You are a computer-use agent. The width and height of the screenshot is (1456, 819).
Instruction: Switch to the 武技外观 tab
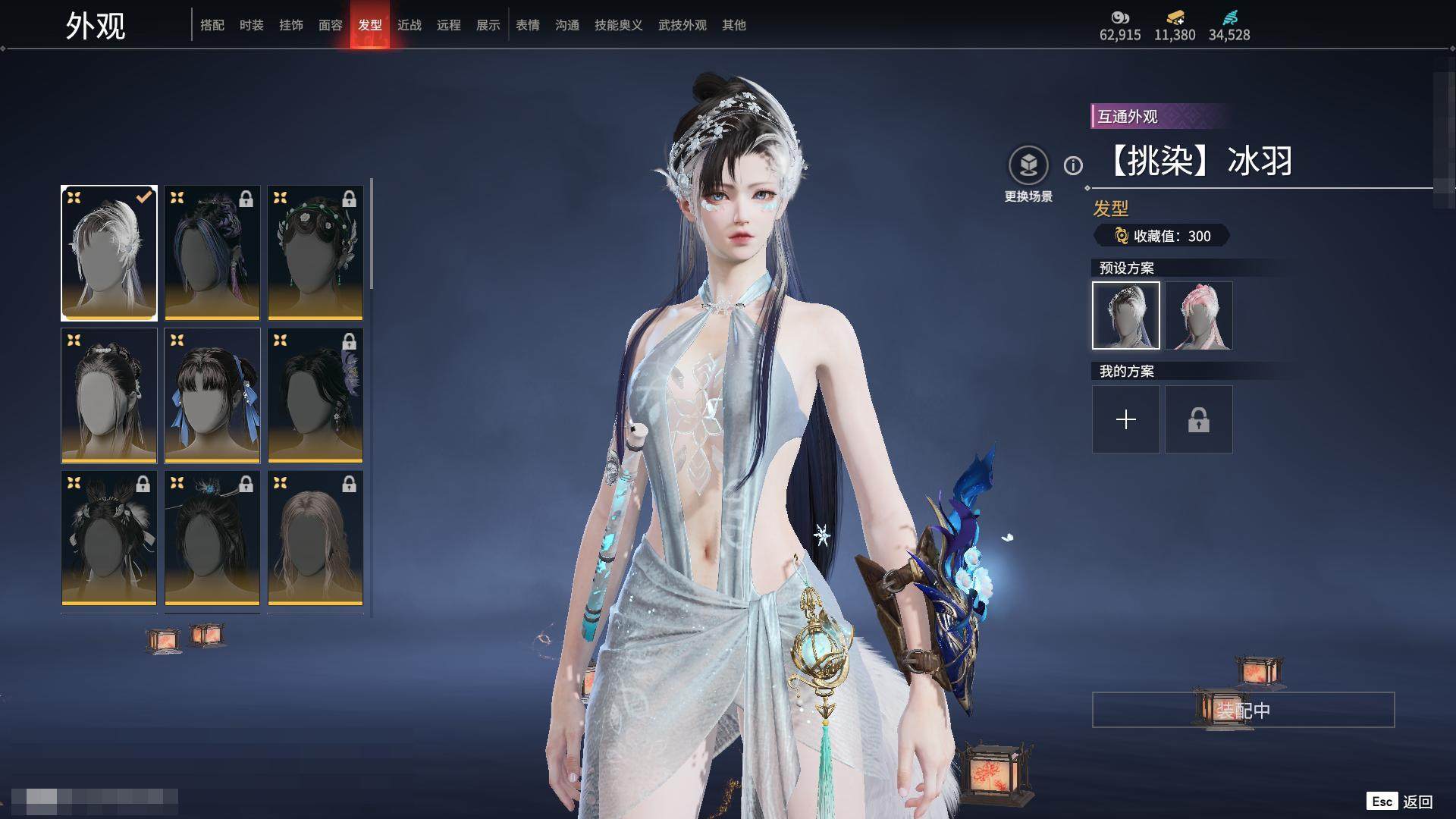[x=682, y=25]
